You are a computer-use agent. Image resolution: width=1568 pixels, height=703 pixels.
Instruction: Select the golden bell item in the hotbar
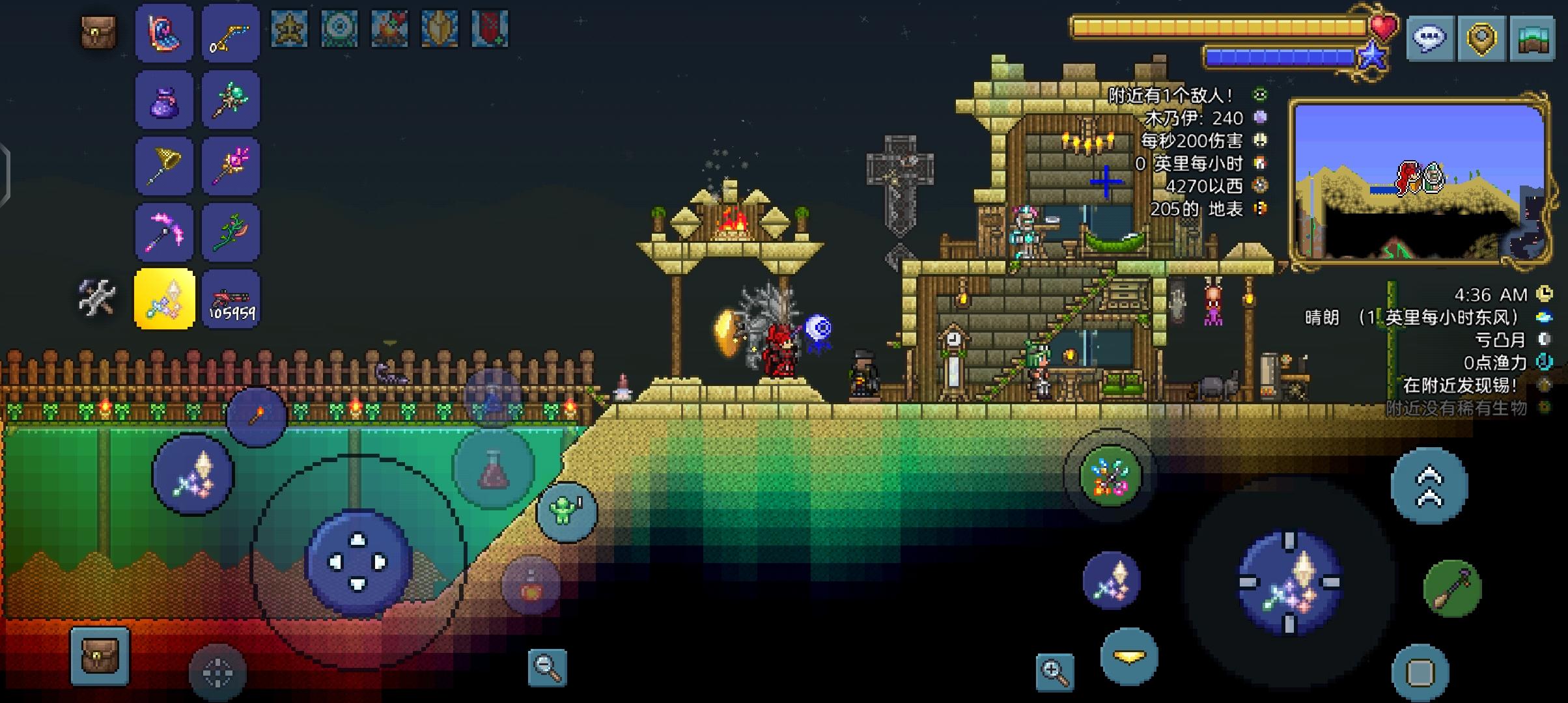[x=165, y=165]
